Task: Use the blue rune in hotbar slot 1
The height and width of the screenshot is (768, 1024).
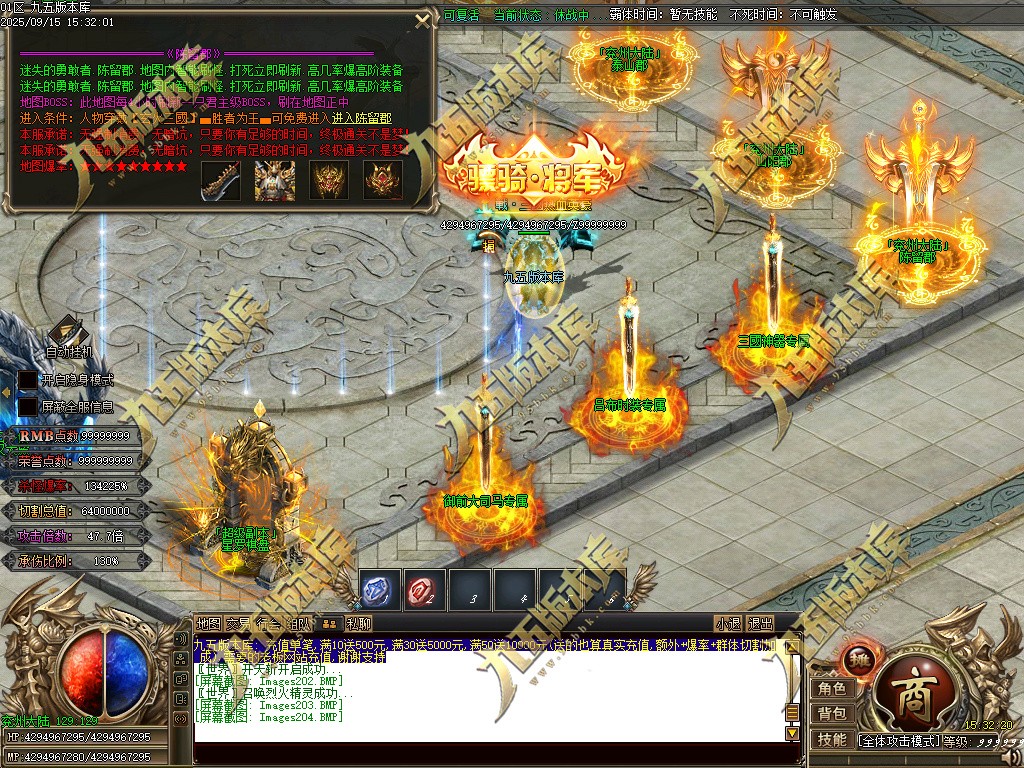Action: pyautogui.click(x=380, y=590)
